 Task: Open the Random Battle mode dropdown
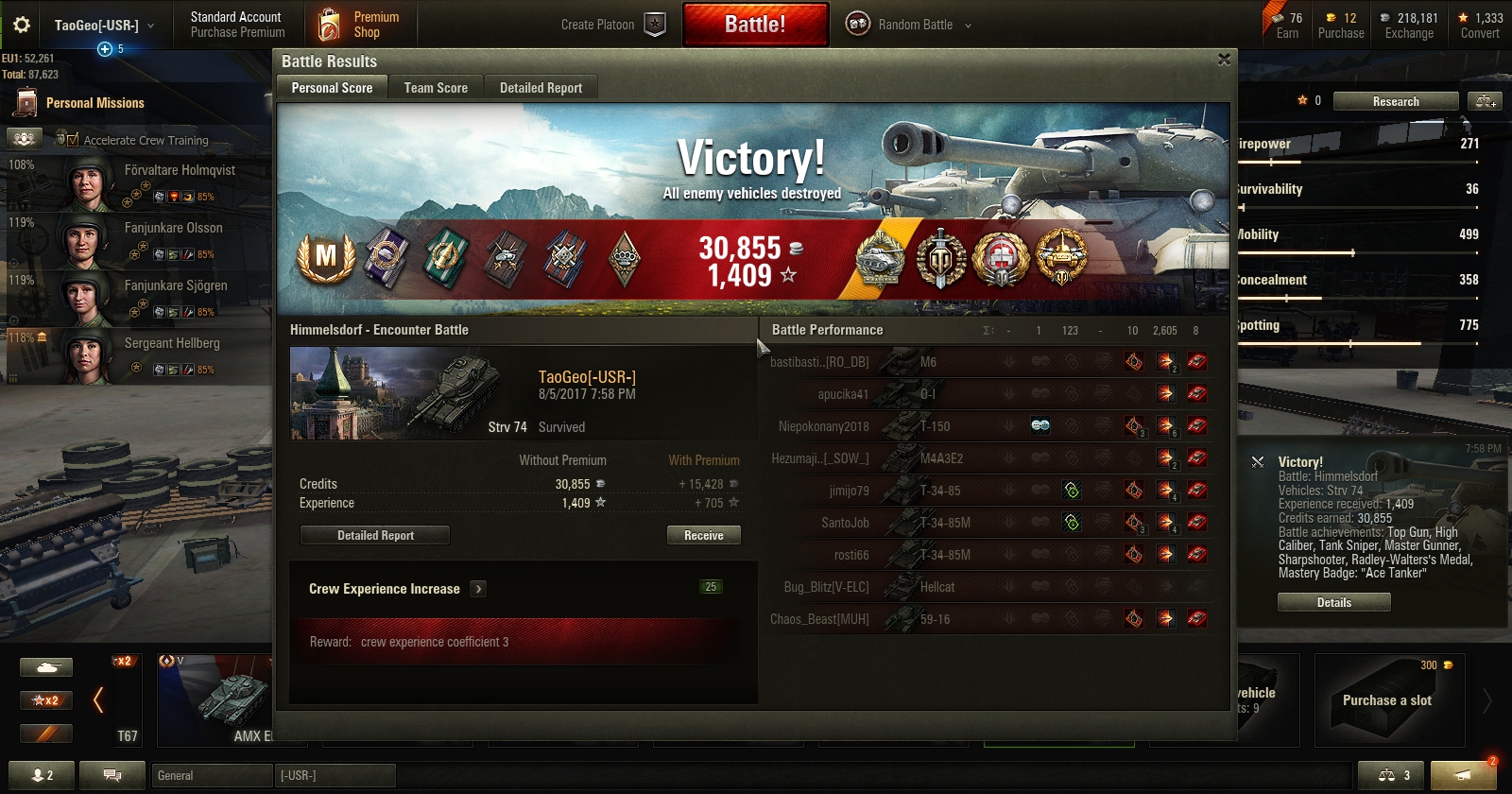[x=909, y=25]
